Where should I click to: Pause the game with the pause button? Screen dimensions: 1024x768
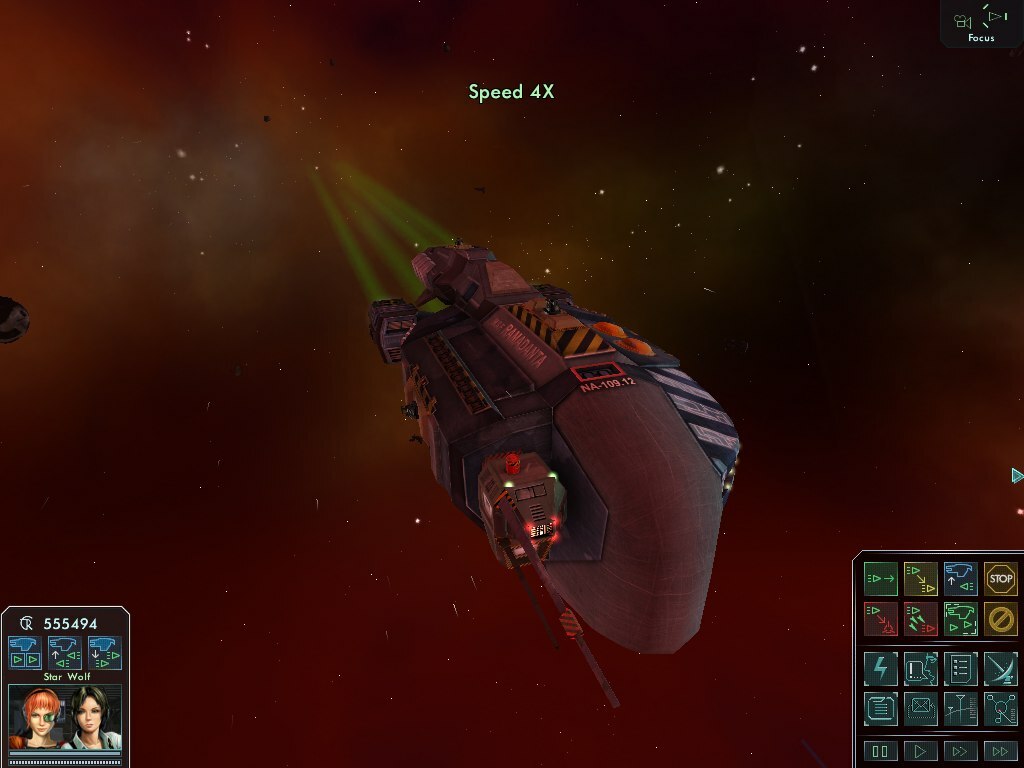click(x=881, y=751)
